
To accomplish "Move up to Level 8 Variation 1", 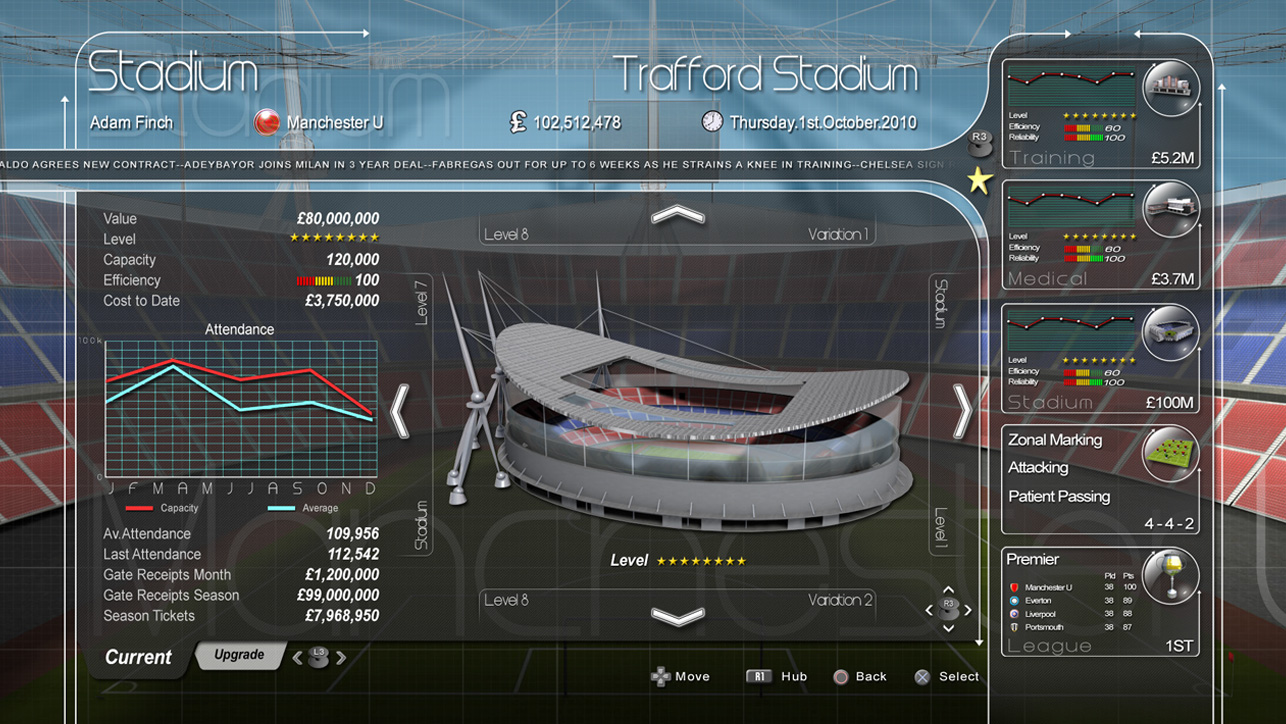I will click(x=678, y=215).
